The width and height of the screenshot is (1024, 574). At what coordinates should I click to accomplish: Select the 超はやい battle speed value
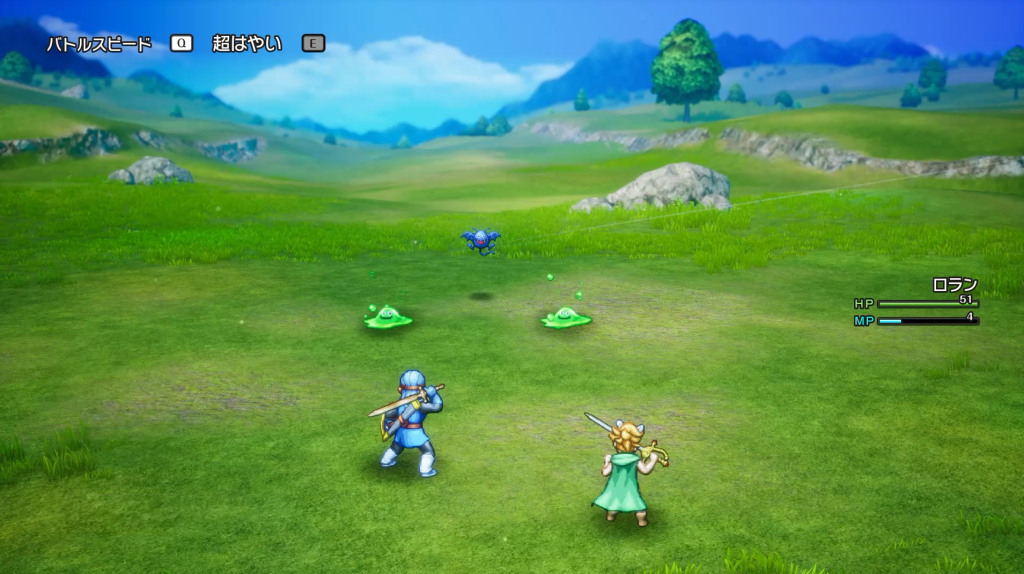(x=247, y=44)
